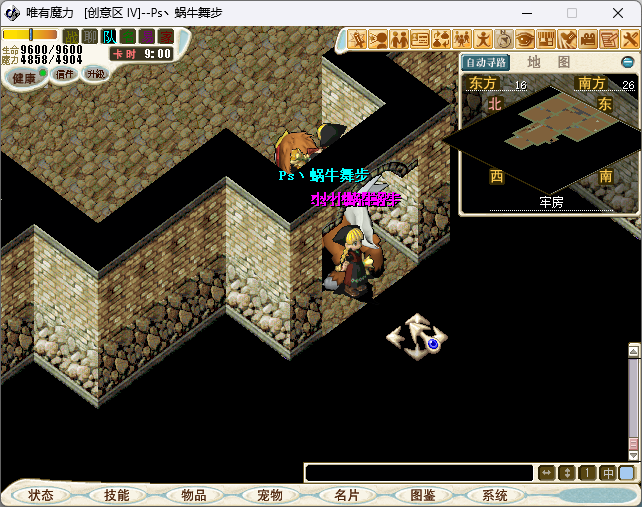Click the wrench and hammer tools icon
642x507 pixels.
coord(630,39)
